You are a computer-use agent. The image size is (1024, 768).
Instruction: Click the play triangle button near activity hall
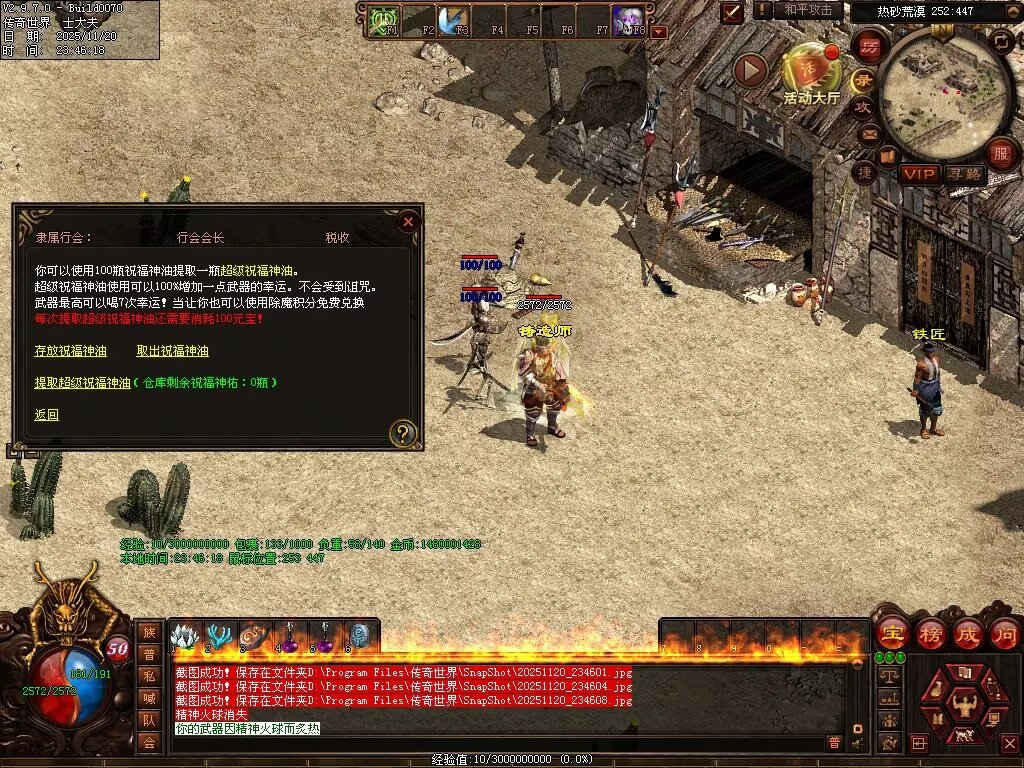click(750, 70)
